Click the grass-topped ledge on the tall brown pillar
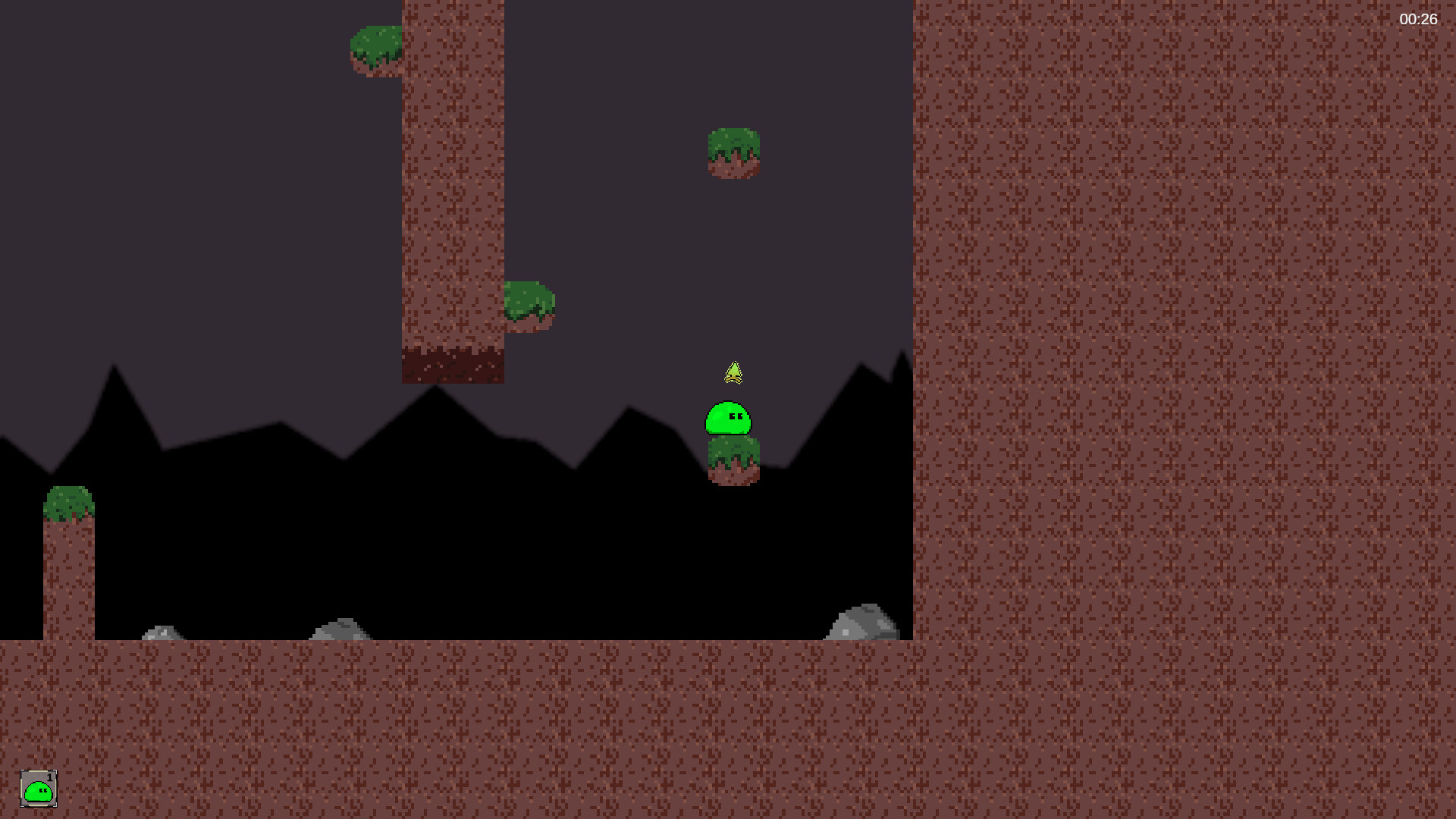Image resolution: width=1456 pixels, height=819 pixels. point(530,302)
